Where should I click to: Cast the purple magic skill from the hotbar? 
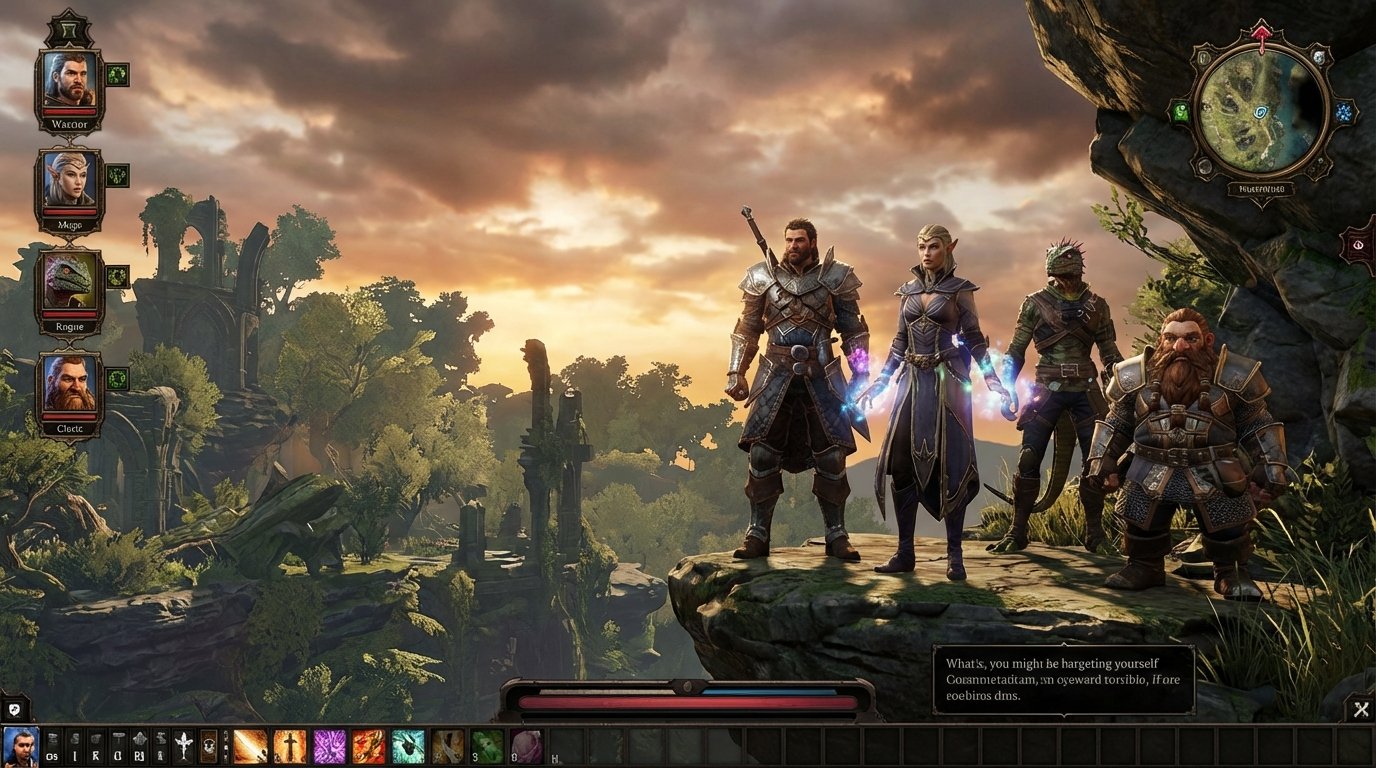(330, 744)
